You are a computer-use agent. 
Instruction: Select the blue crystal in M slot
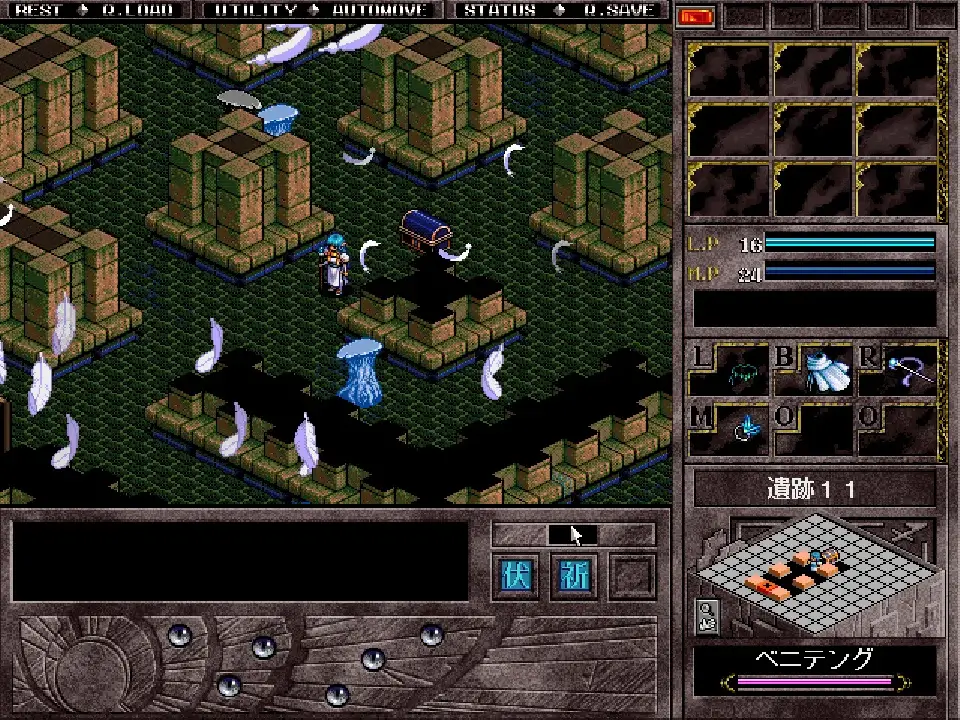[x=745, y=428]
